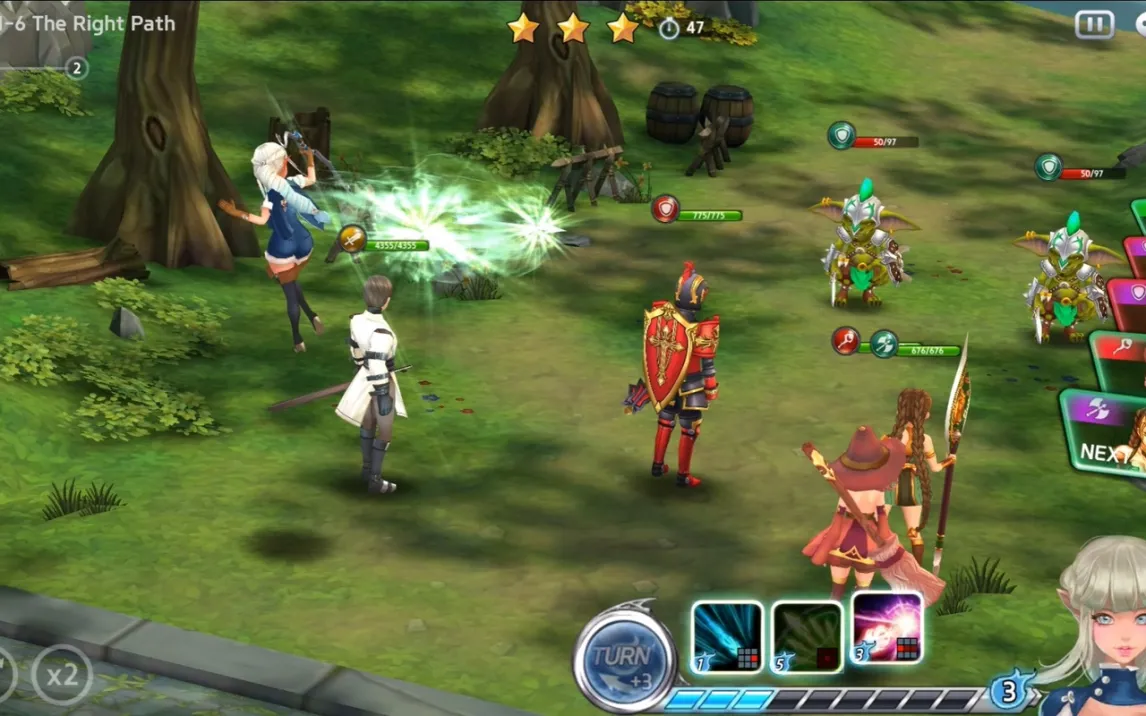Image resolution: width=1146 pixels, height=716 pixels.
Task: Toggle the x2 battle speed
Action: pyautogui.click(x=61, y=675)
